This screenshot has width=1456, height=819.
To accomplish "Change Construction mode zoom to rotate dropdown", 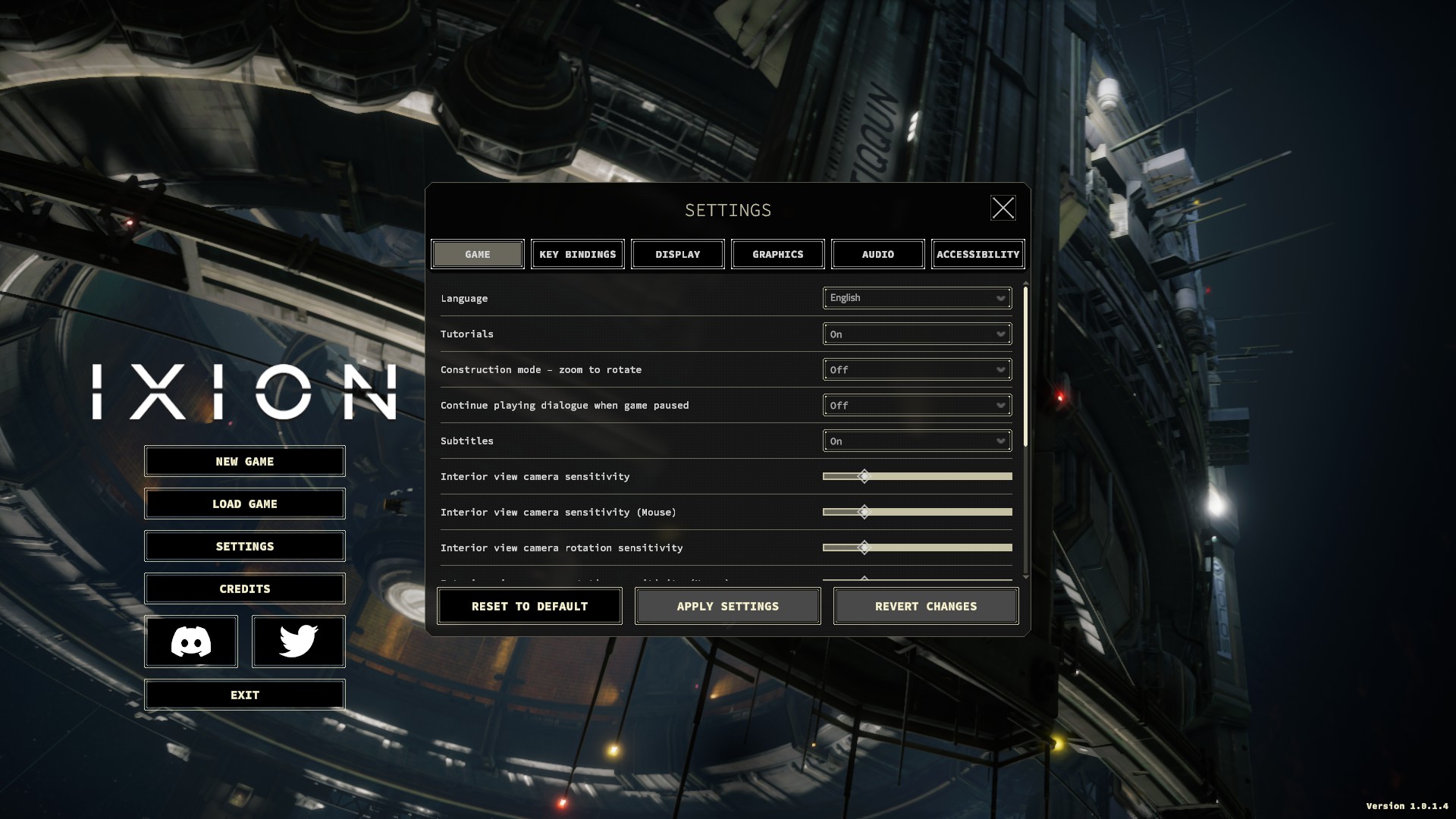I will tap(917, 369).
